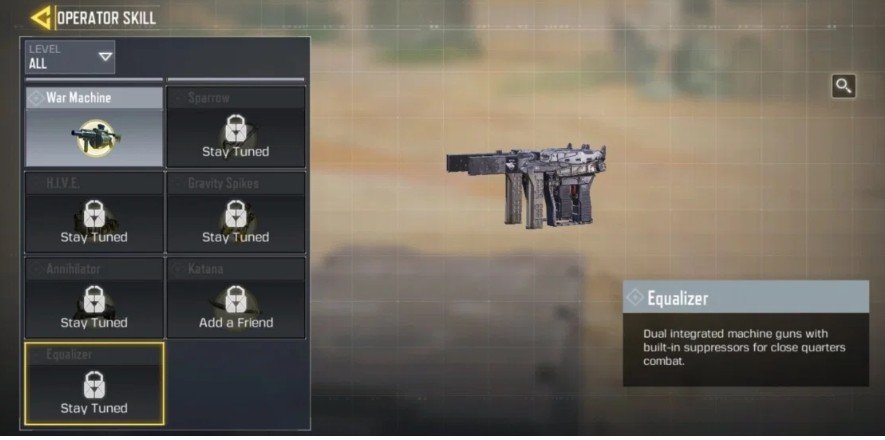Choose the locked Sparrow skill tile

point(236,127)
